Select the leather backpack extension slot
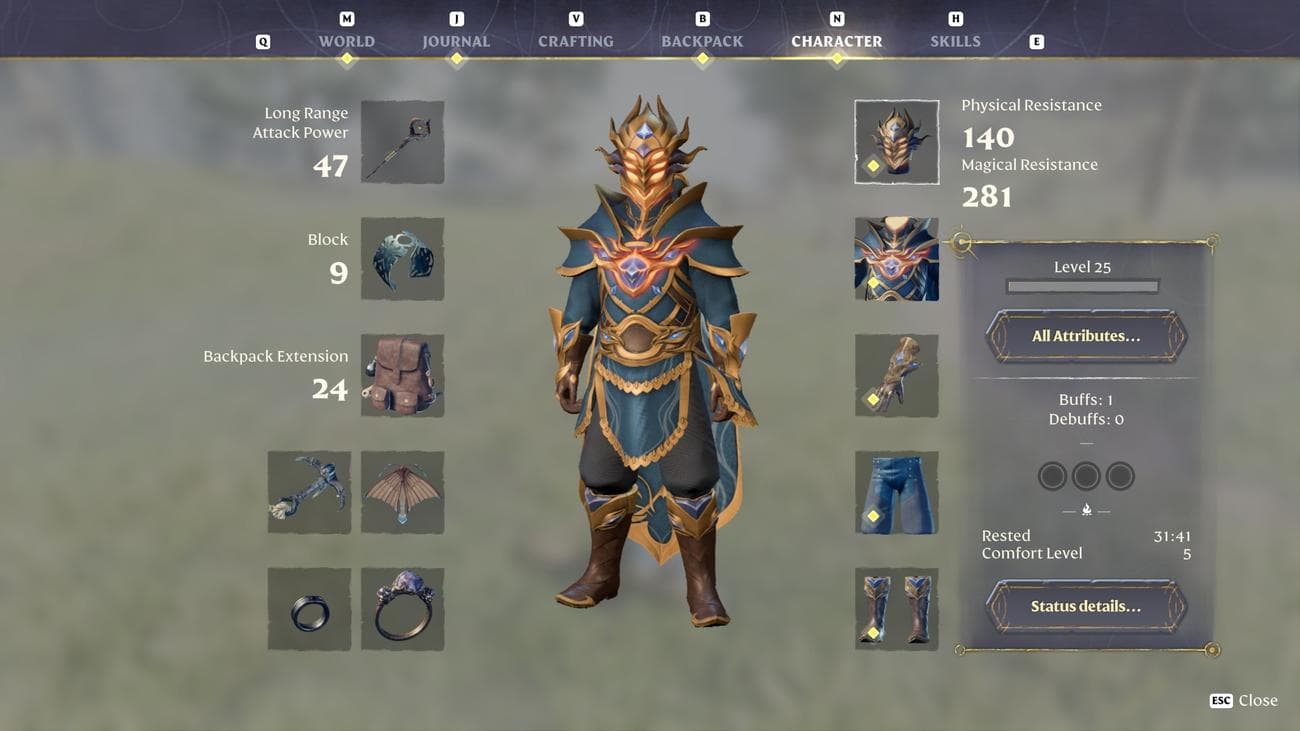 point(402,376)
